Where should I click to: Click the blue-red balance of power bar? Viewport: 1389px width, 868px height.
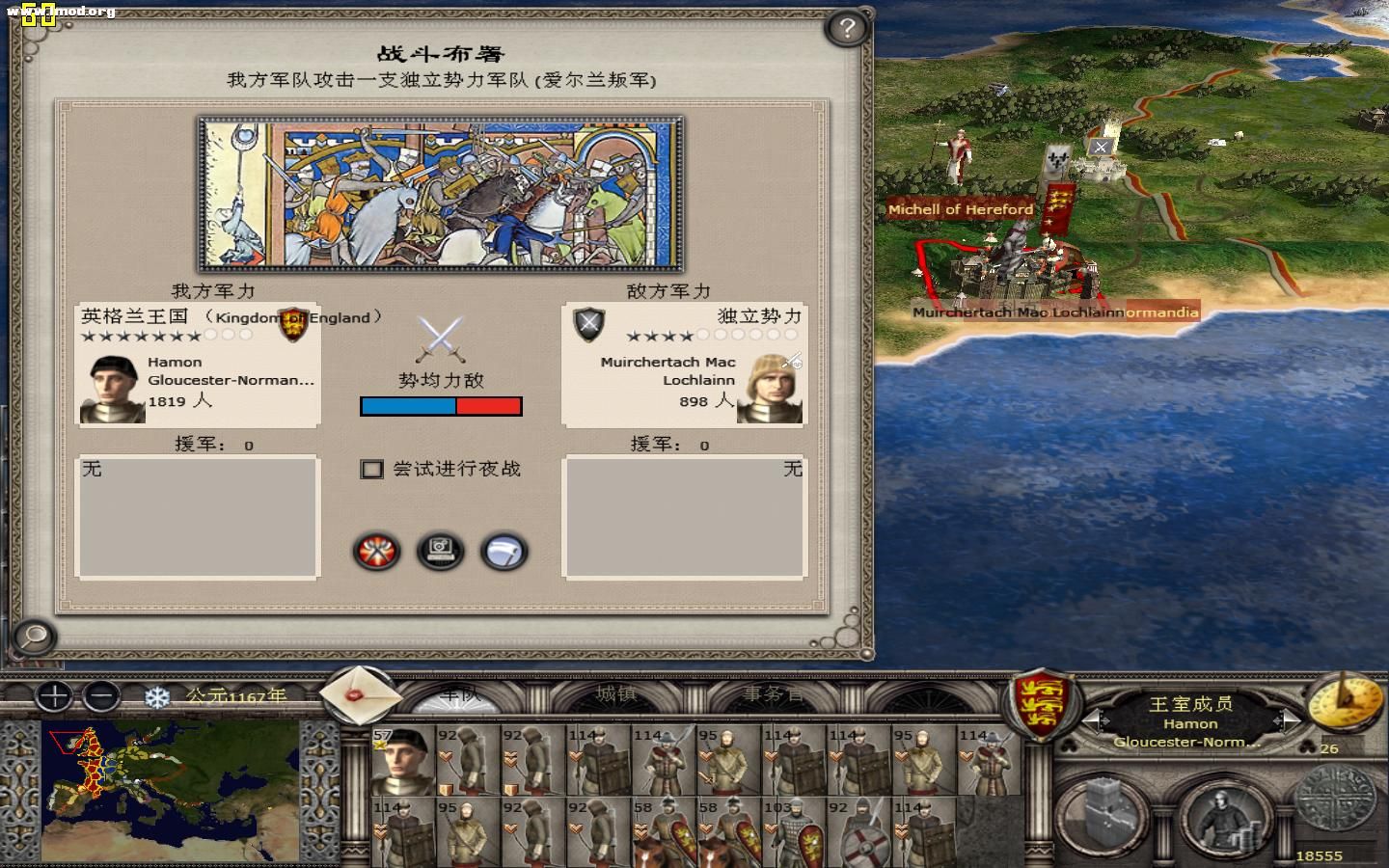pos(441,406)
